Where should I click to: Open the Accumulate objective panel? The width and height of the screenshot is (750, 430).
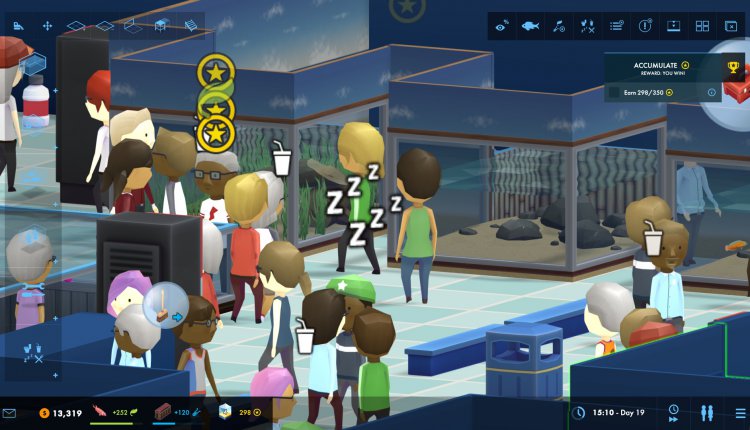pos(660,66)
